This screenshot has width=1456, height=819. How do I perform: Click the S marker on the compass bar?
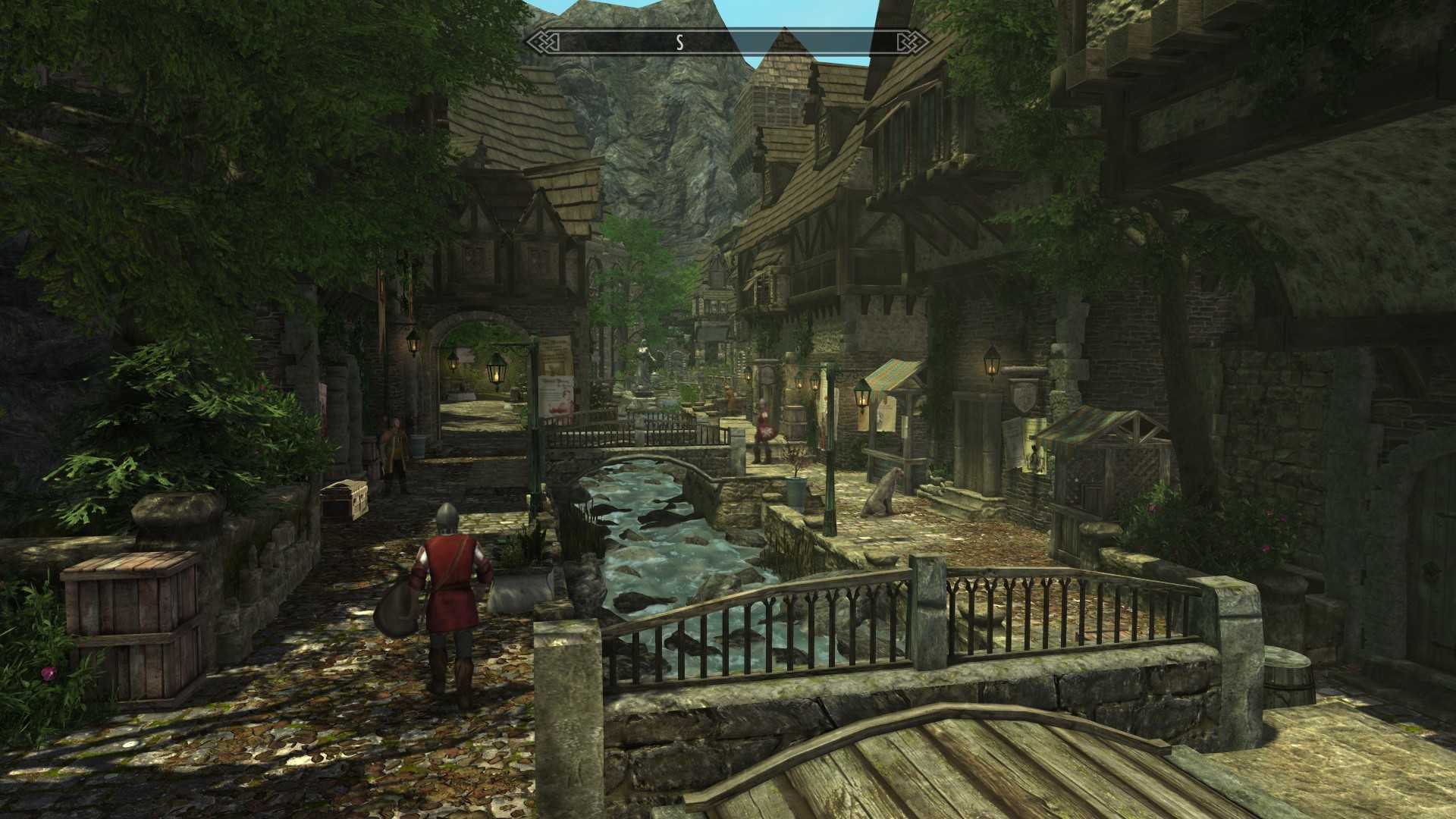point(680,42)
